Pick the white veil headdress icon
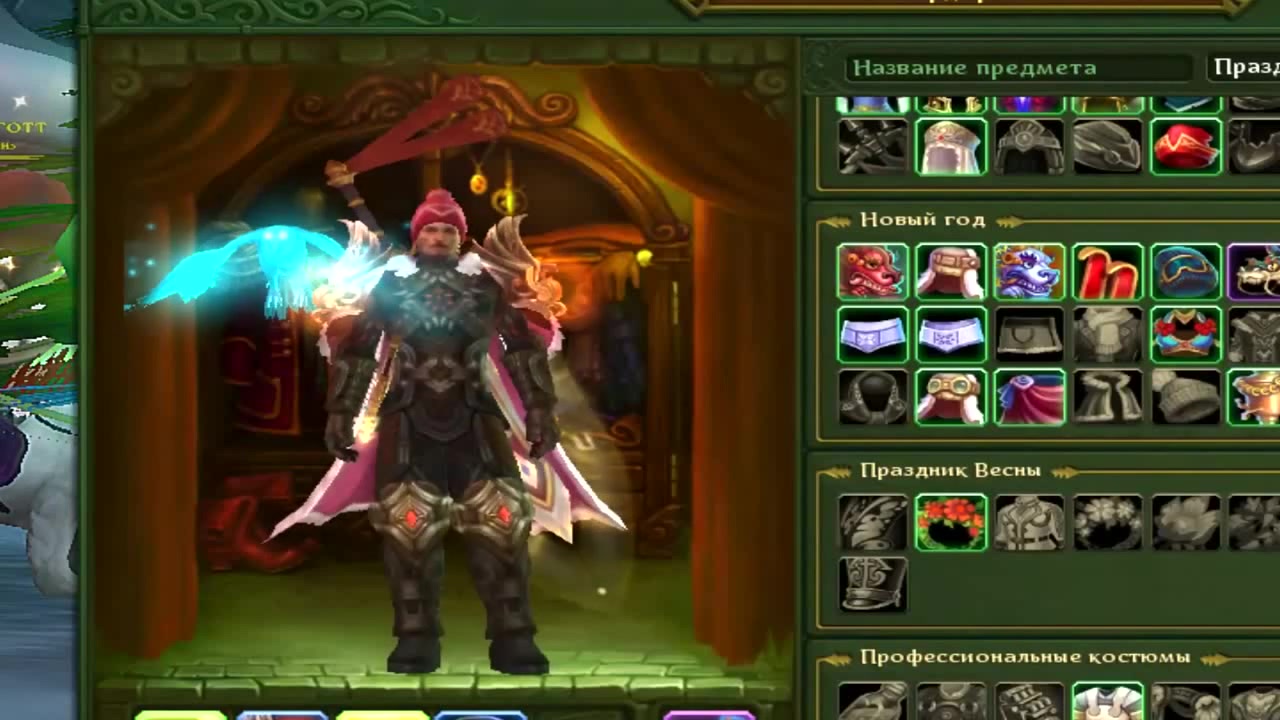The height and width of the screenshot is (720, 1280). point(951,146)
